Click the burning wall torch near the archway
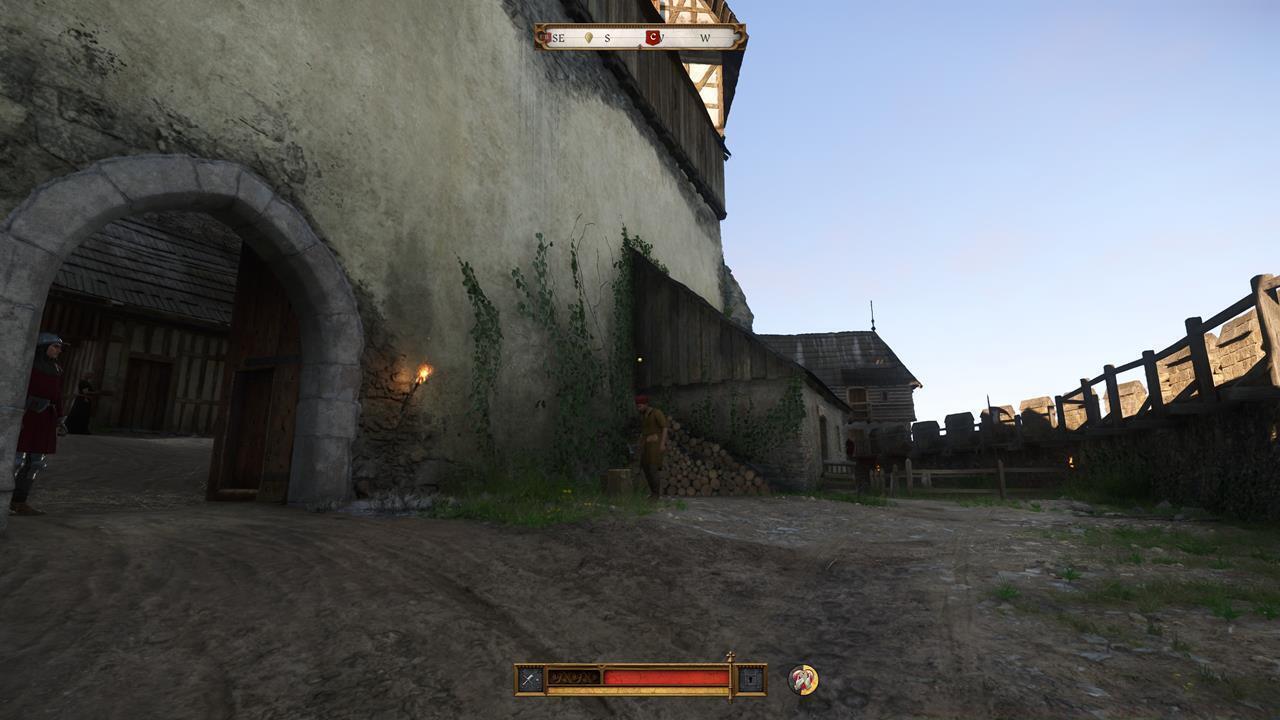 click(x=424, y=374)
